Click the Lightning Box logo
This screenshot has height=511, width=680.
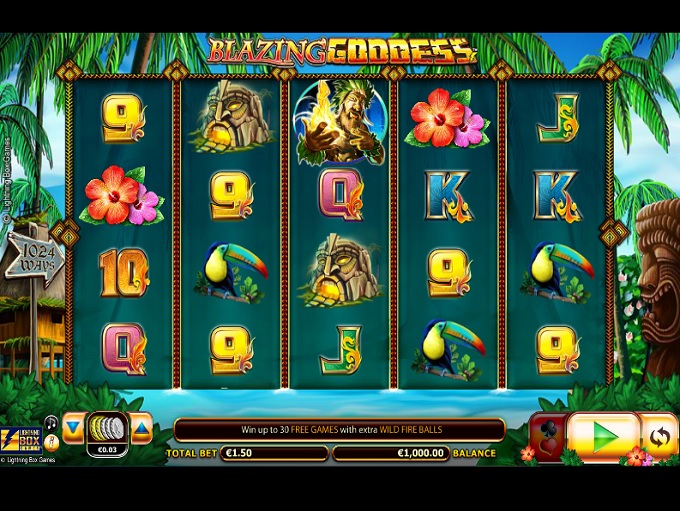point(20,437)
